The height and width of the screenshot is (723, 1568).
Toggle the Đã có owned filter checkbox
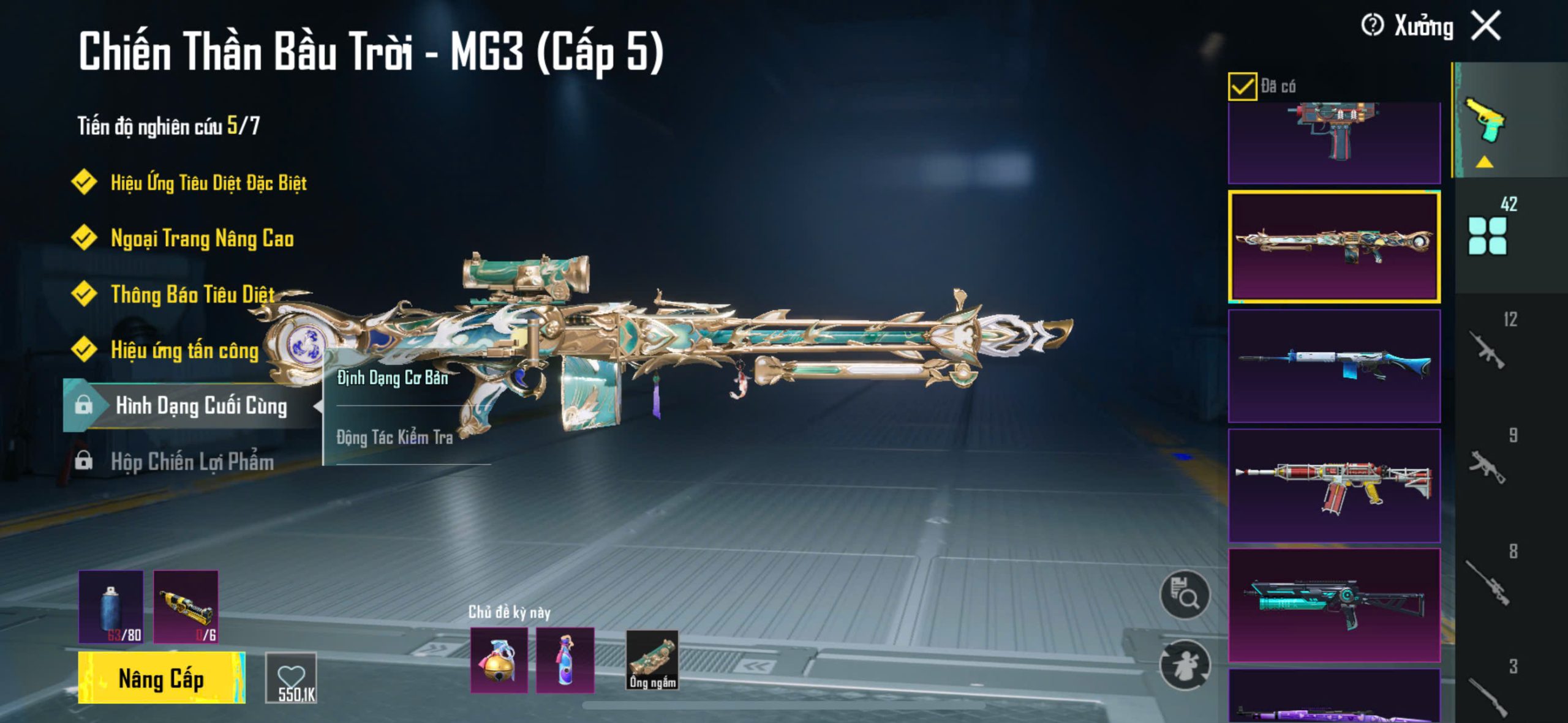1242,86
